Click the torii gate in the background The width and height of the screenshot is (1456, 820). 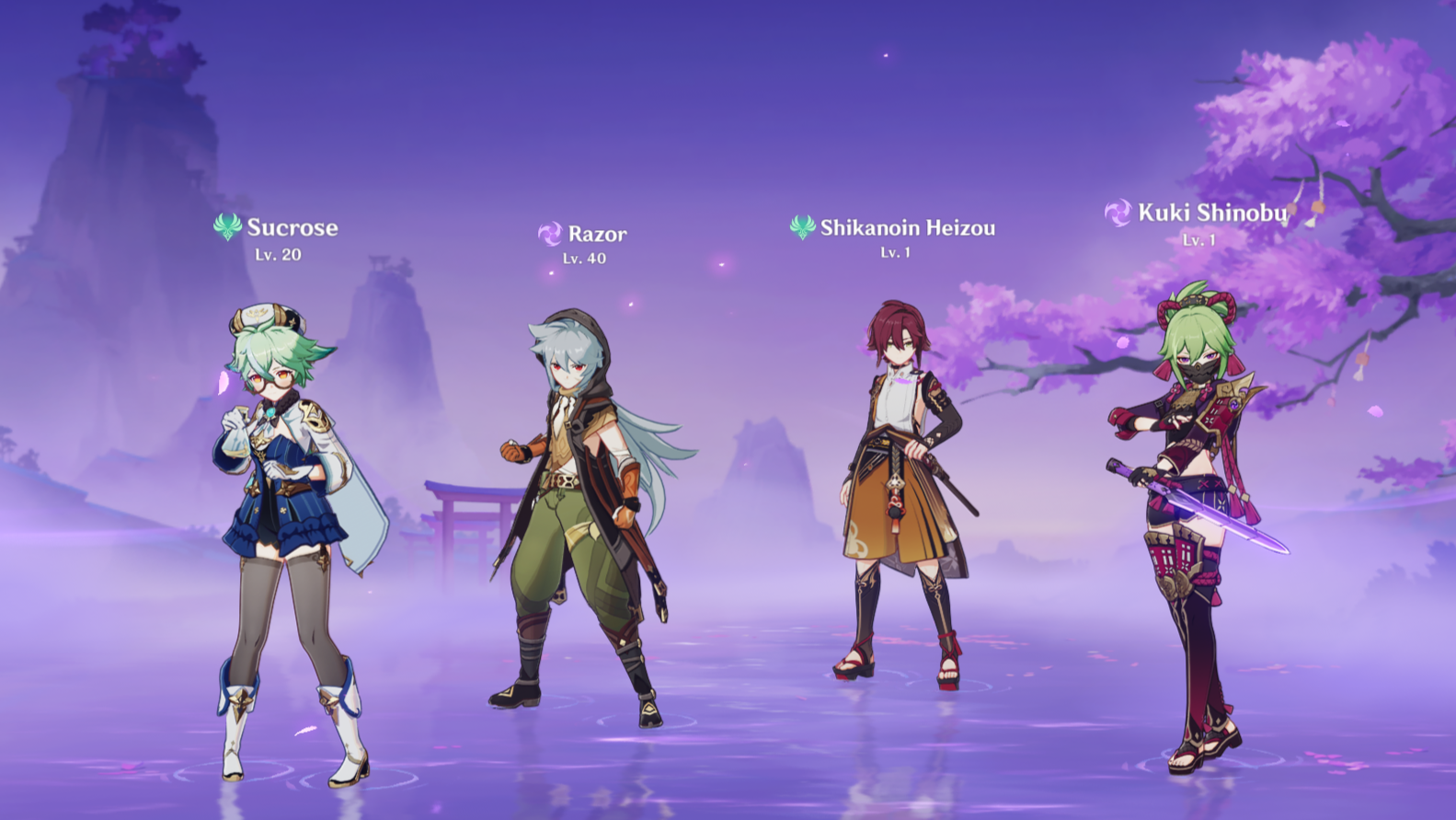point(469,511)
